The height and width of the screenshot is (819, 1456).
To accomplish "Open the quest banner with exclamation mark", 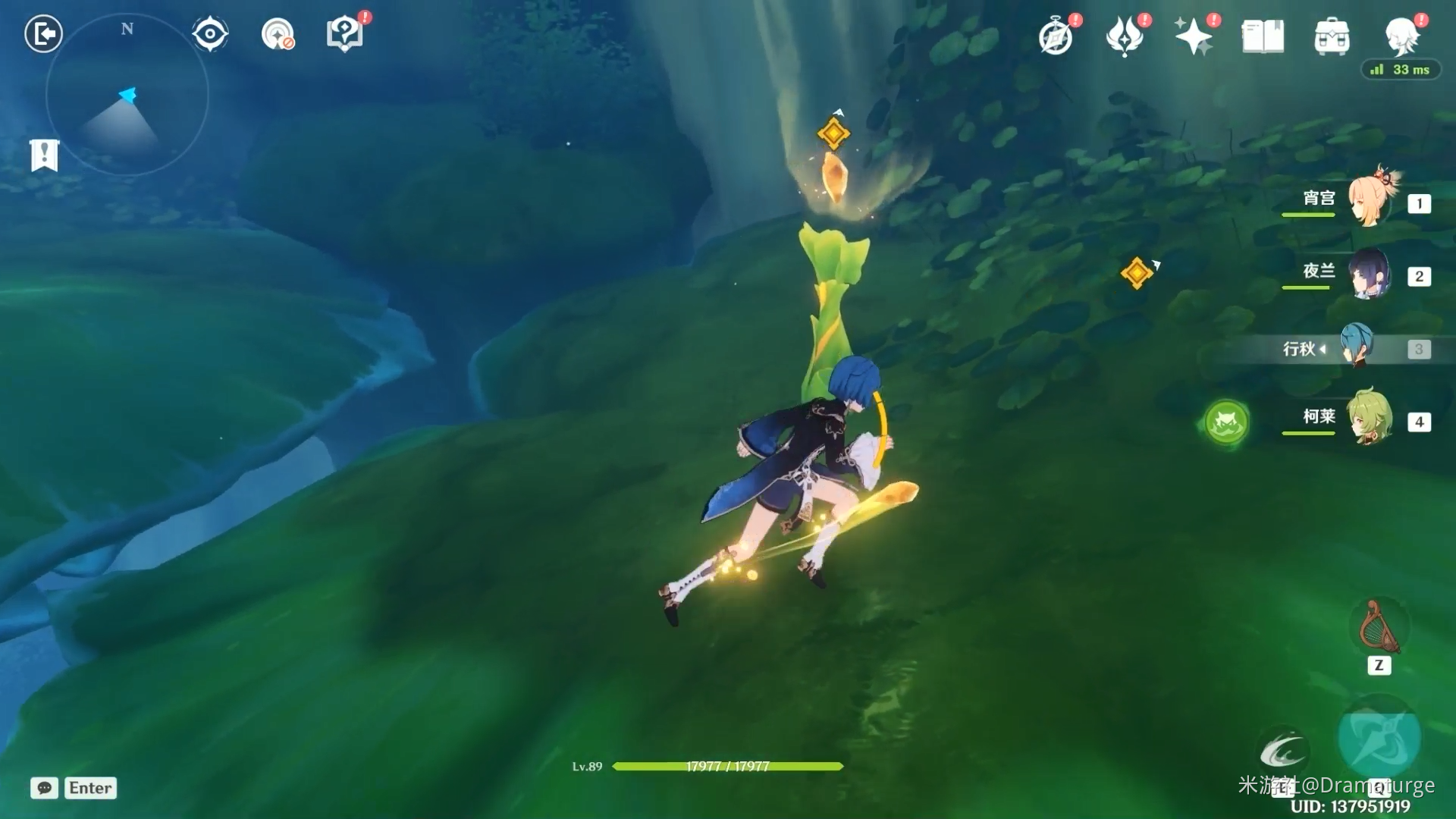I will click(44, 155).
